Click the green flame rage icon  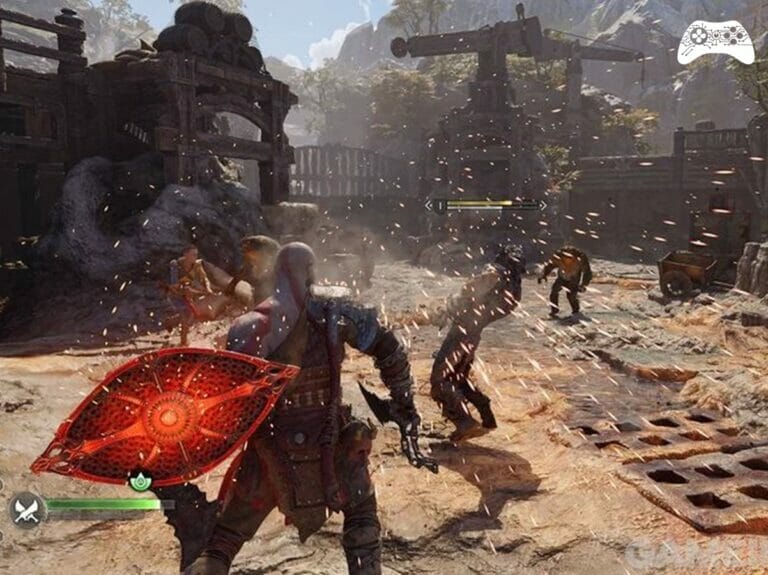point(140,481)
